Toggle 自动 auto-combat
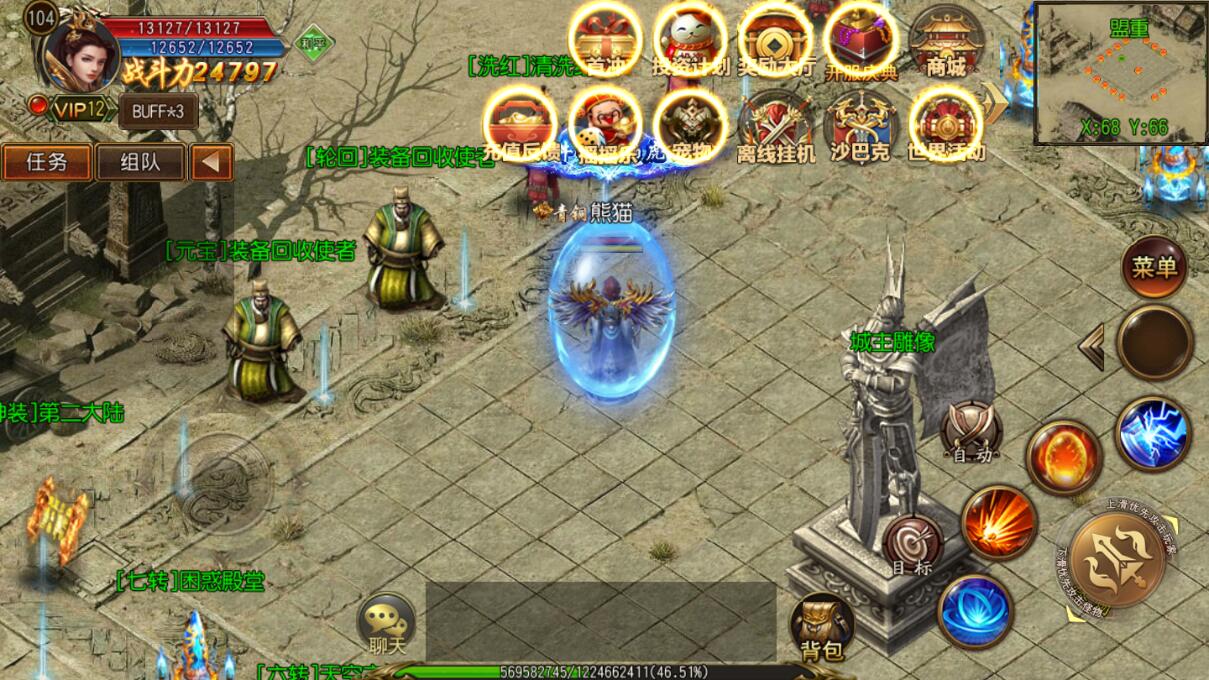 tap(972, 432)
